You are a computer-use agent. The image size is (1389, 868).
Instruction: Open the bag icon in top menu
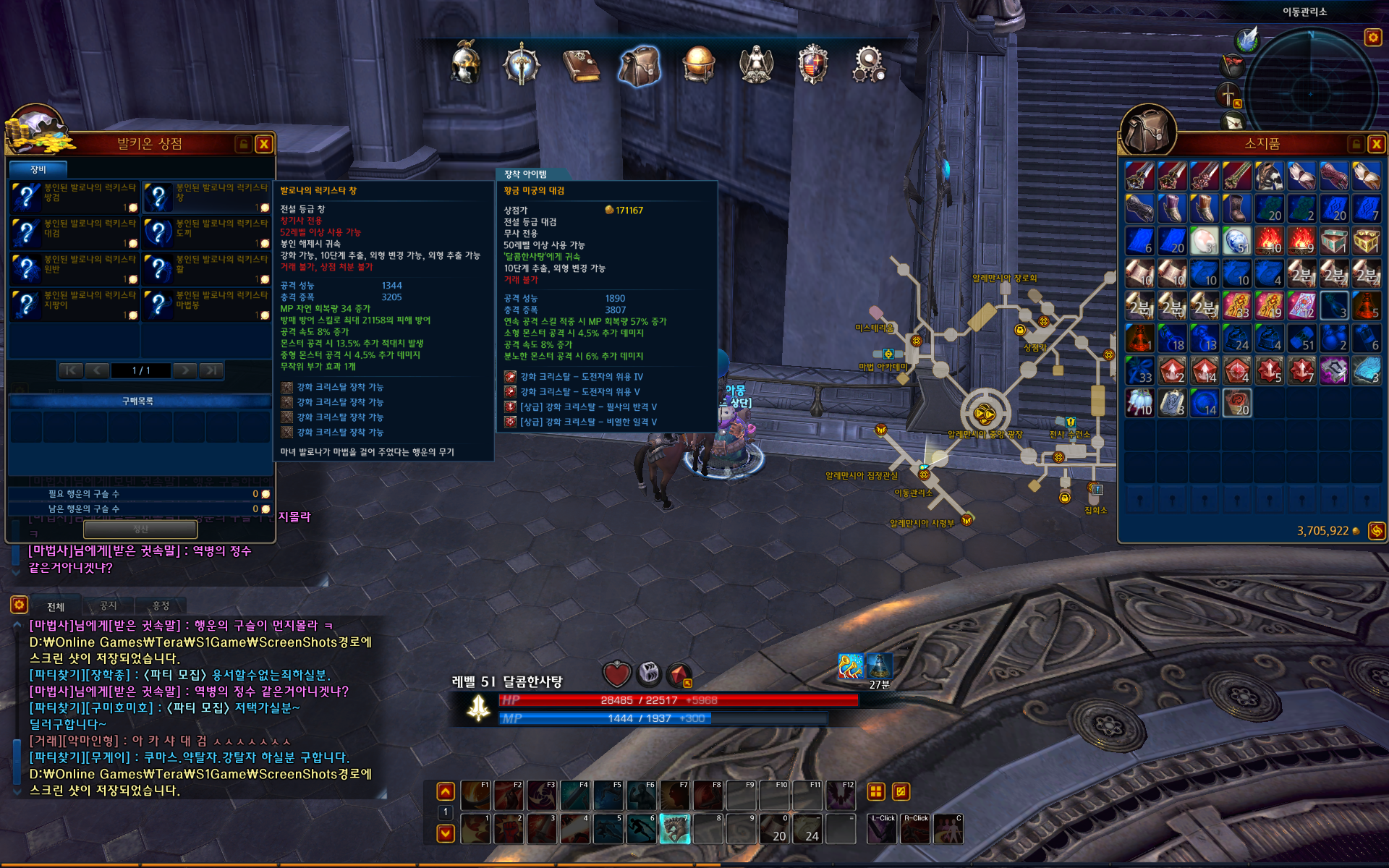tap(640, 65)
